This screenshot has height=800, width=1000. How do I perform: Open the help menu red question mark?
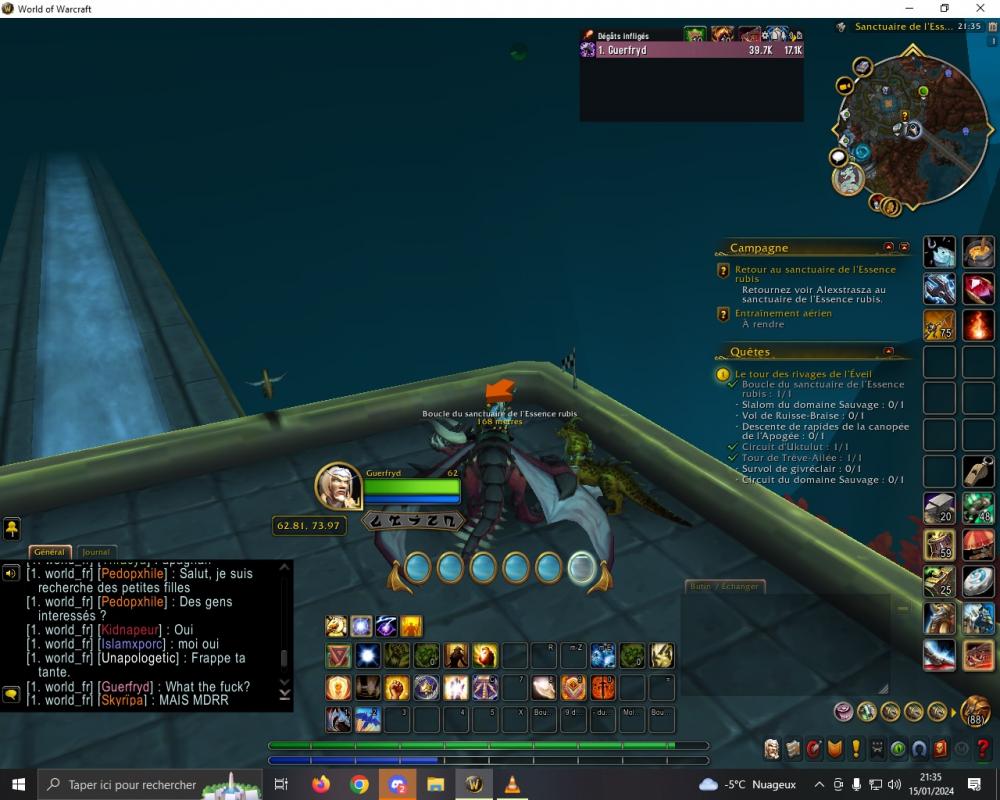click(x=983, y=748)
